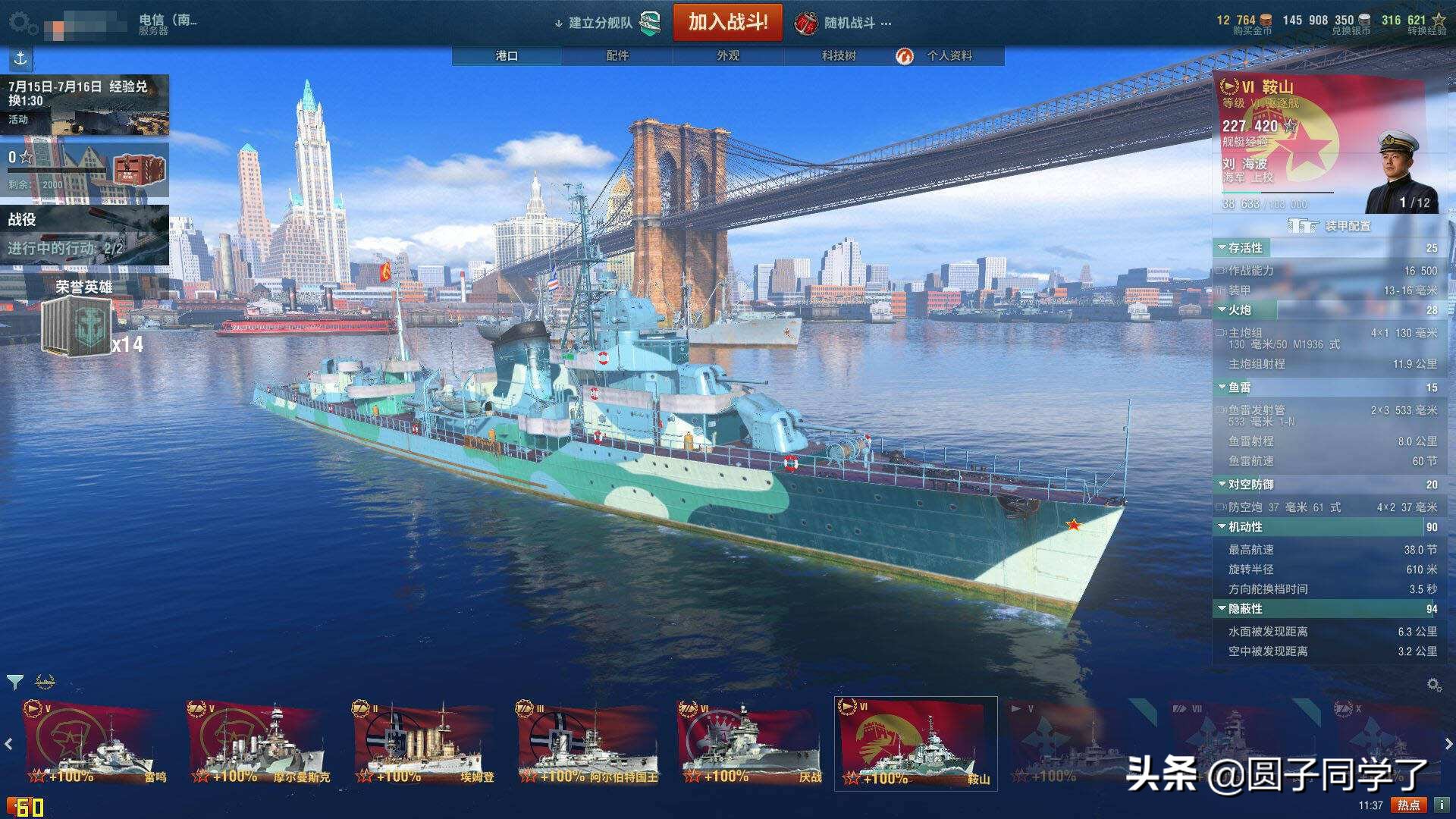The width and height of the screenshot is (1456, 819).
Task: Collapse the 鱼雷 torpedo stats section
Action: pyautogui.click(x=1238, y=388)
